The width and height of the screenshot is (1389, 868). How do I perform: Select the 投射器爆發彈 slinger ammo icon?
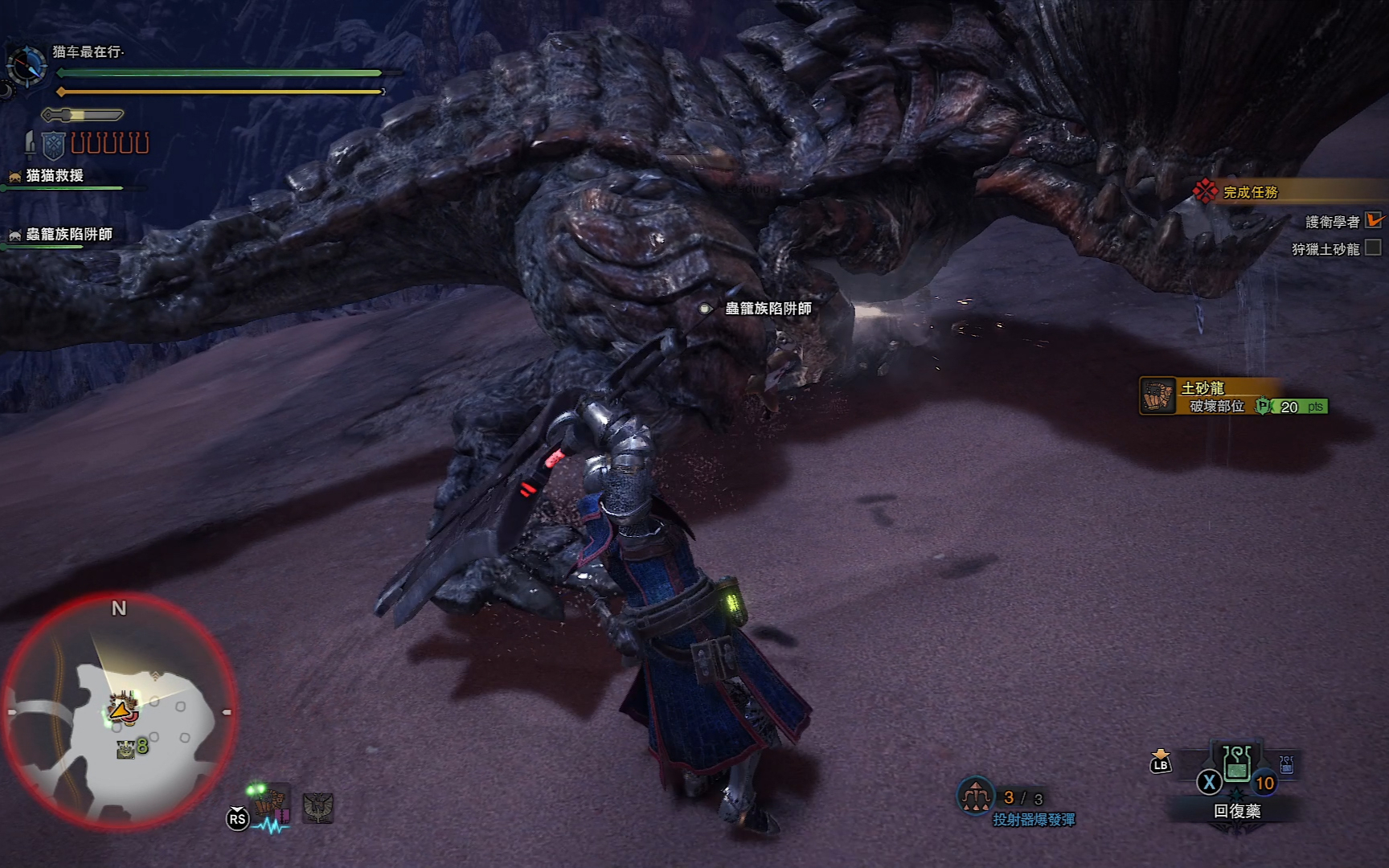pos(975,796)
